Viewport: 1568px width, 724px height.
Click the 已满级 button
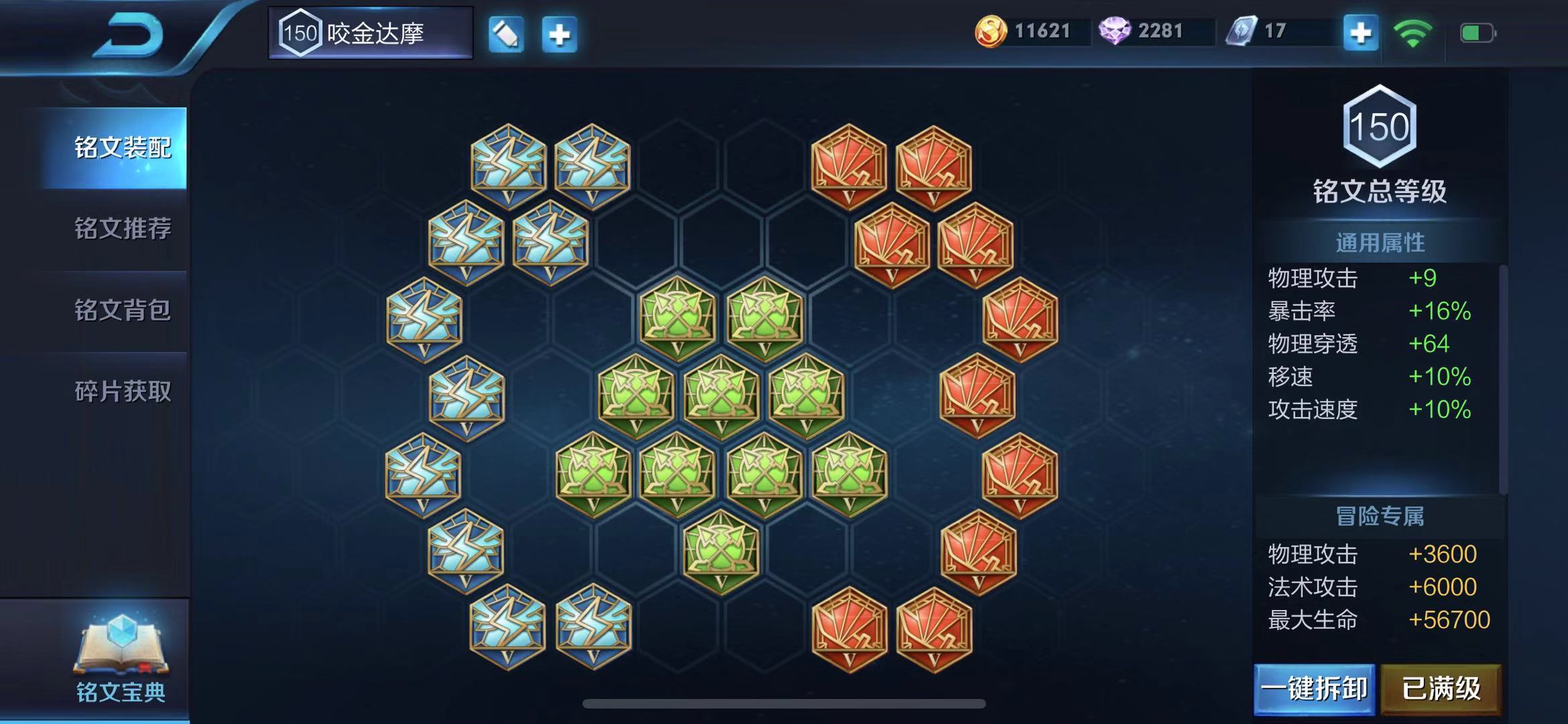[x=1441, y=689]
